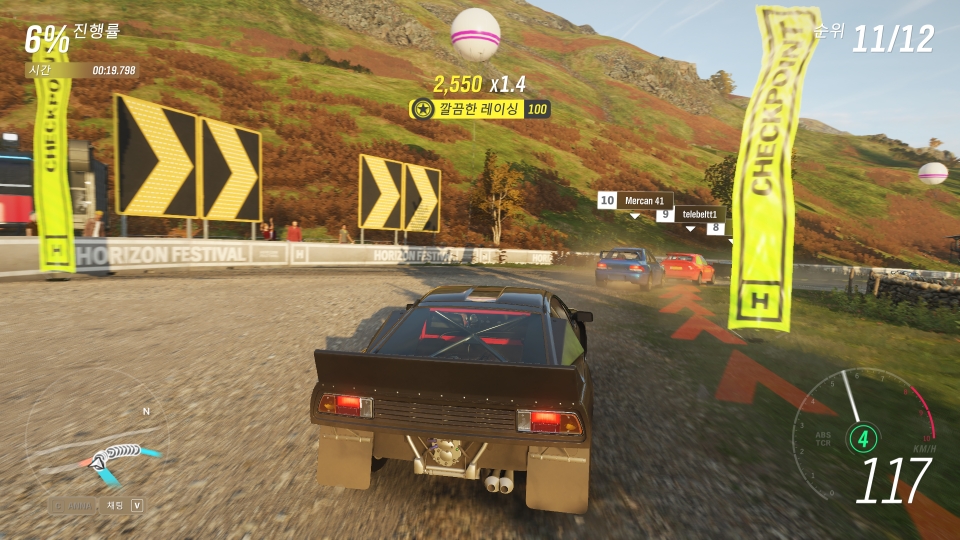This screenshot has height=540, width=960.
Task: Click the clean racing skill star badge
Action: pyautogui.click(x=423, y=109)
